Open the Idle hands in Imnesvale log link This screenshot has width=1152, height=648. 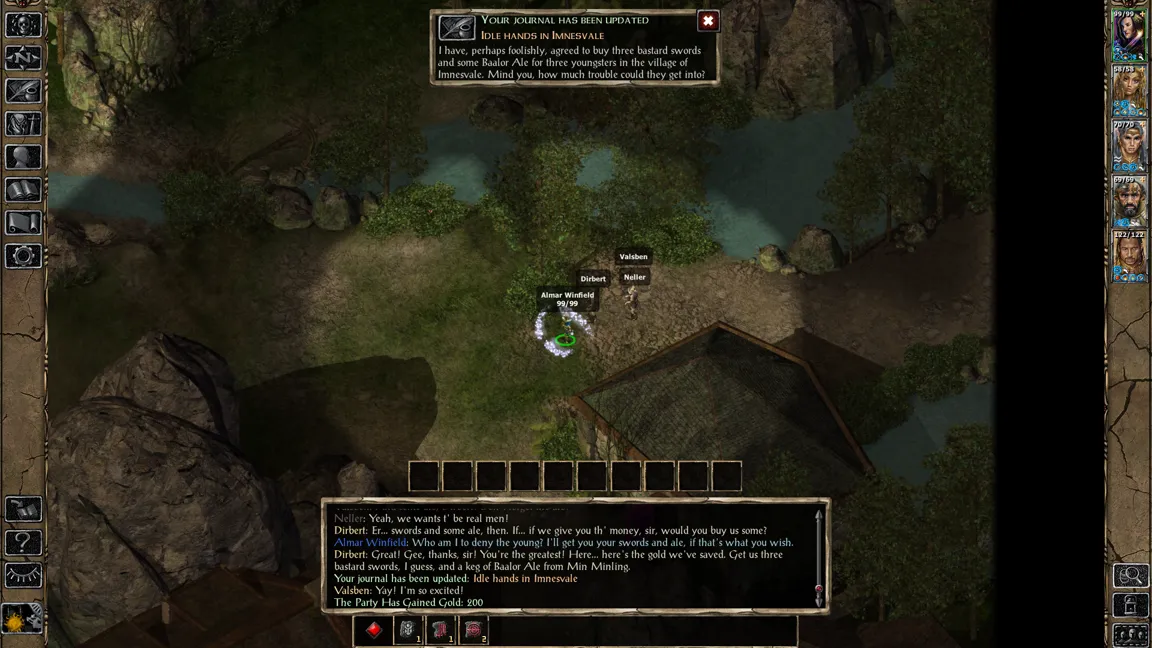tap(524, 579)
